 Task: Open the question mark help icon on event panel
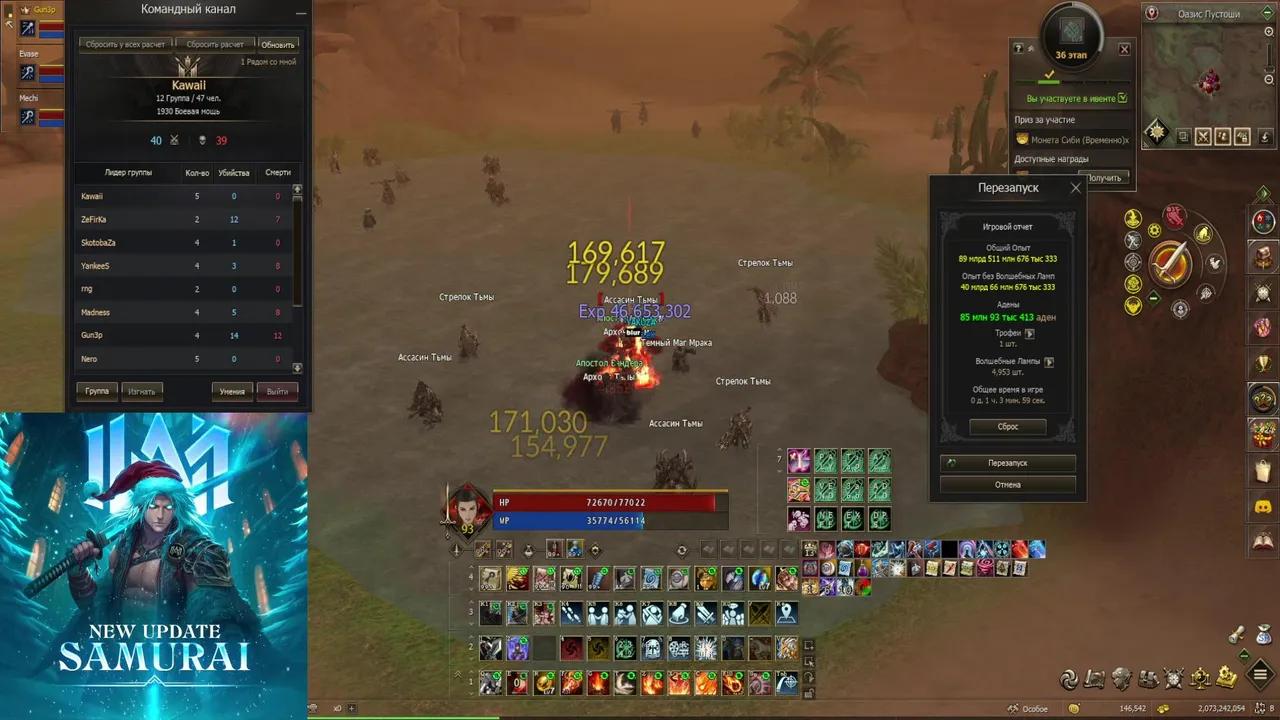coord(1017,47)
